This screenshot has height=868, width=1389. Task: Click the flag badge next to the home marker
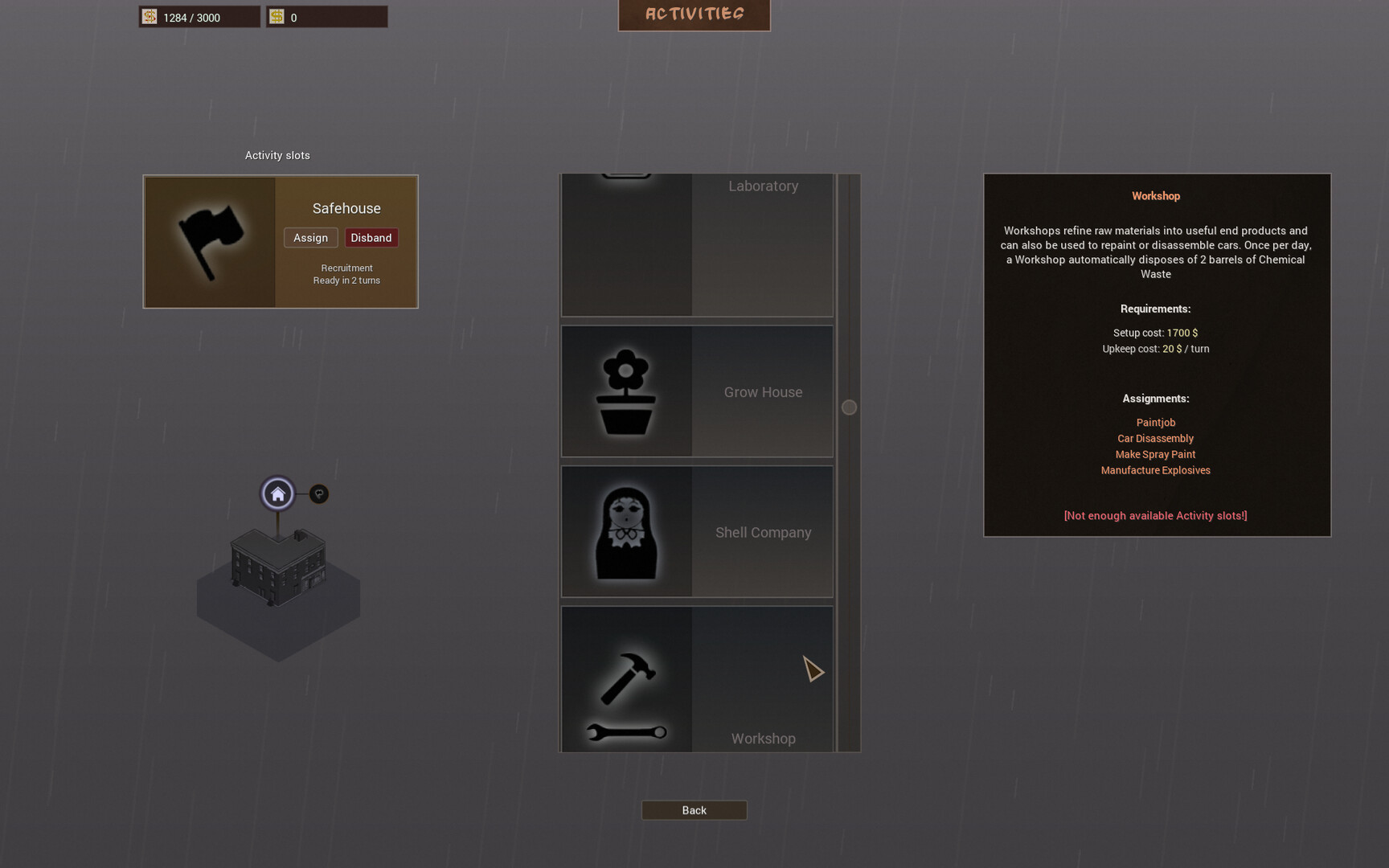pos(318,493)
